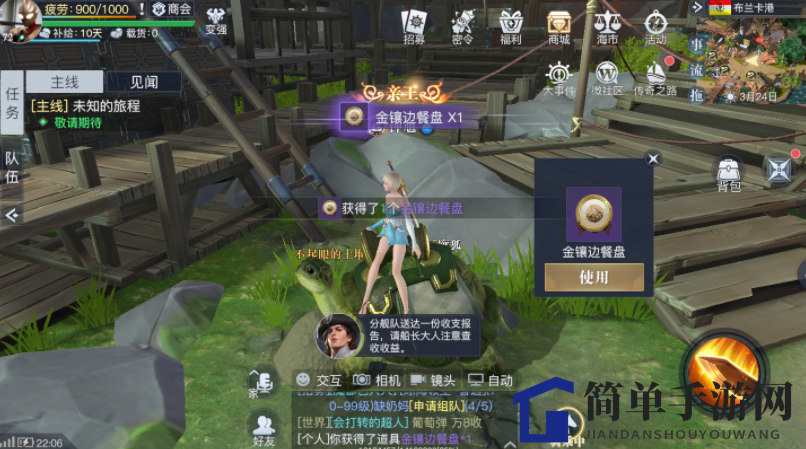Open the 传奇之路 sailboat icon
This screenshot has height=449, width=806.
pos(655,78)
